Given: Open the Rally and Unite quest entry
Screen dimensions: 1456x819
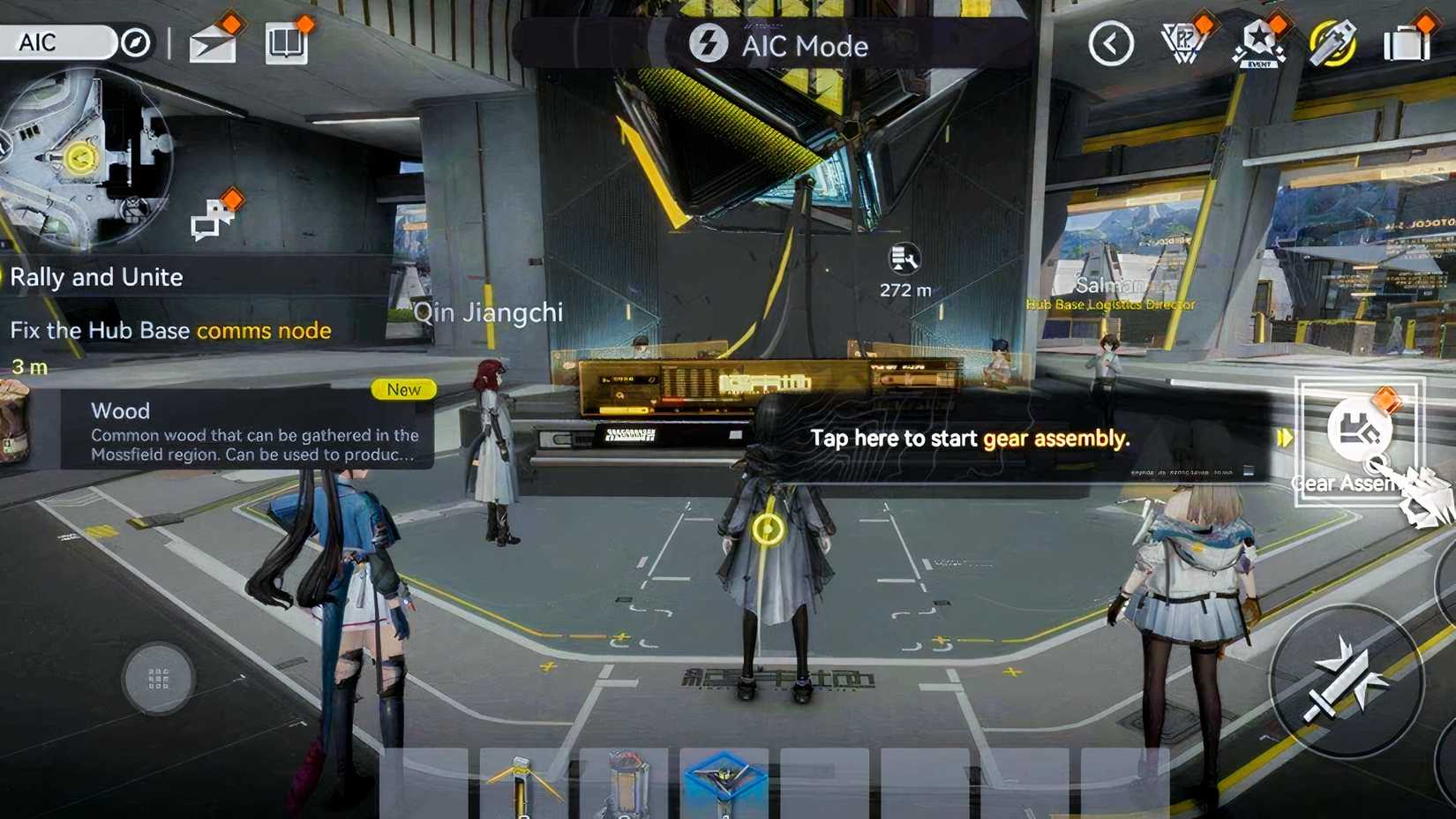Looking at the screenshot, I should (95, 276).
